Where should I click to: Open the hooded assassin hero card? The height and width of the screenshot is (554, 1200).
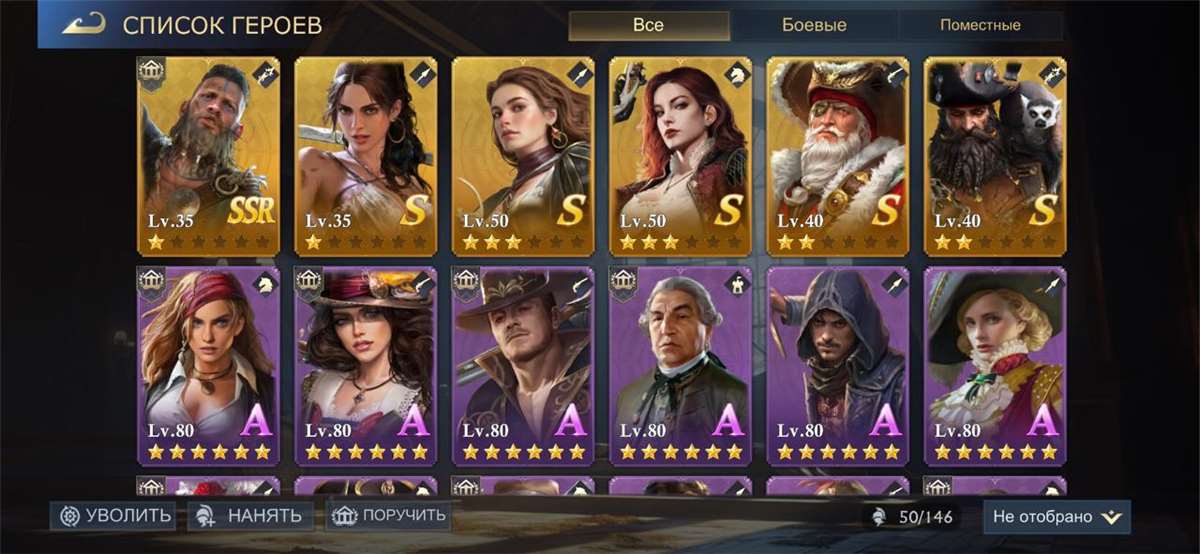tap(837, 365)
